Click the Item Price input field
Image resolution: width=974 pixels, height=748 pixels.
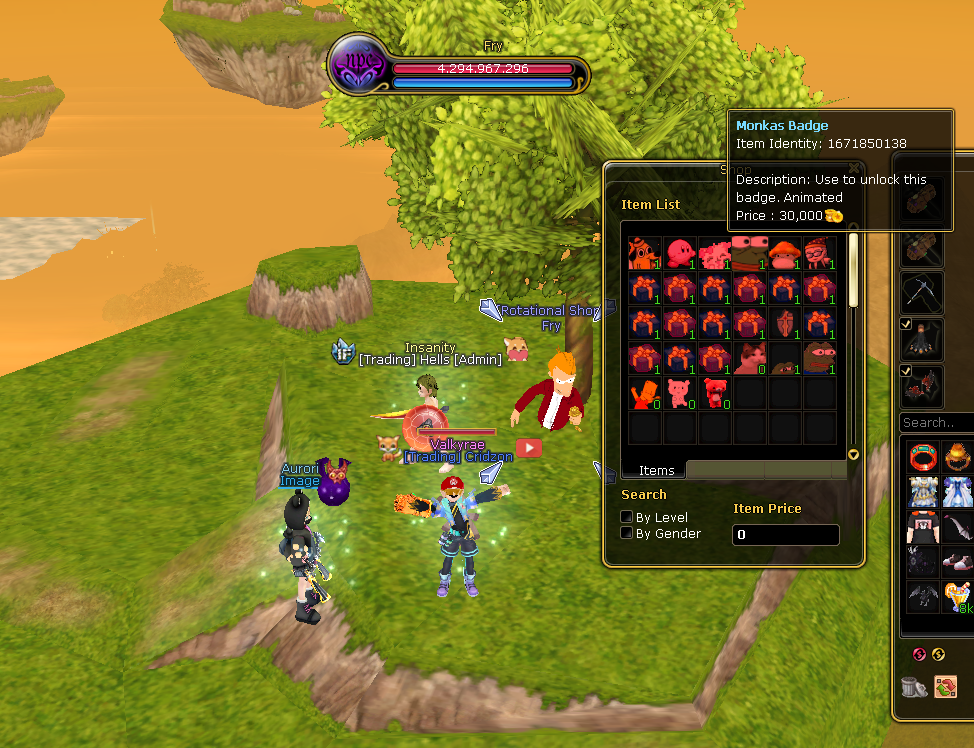click(x=785, y=535)
